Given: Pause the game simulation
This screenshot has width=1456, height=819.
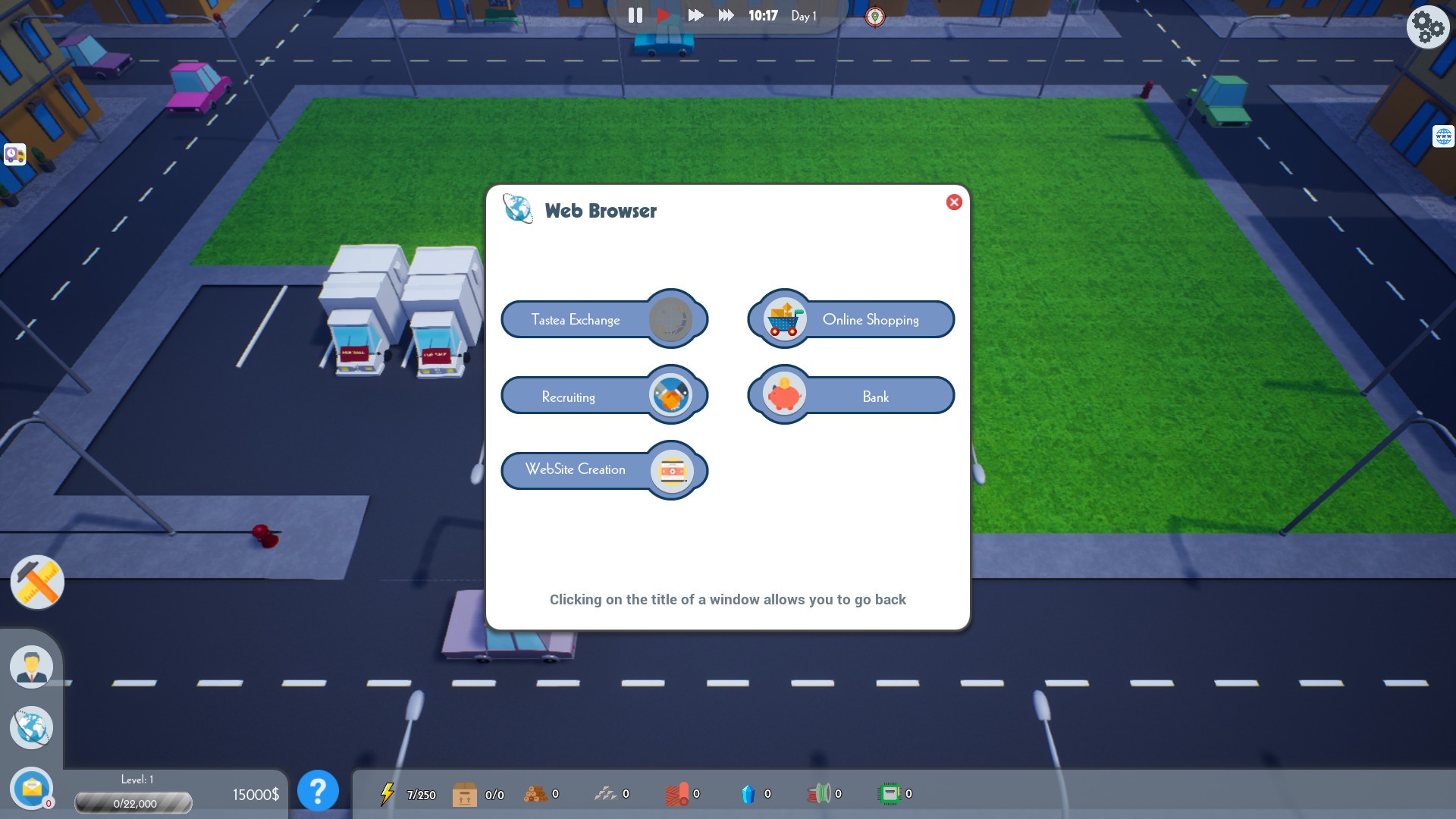Looking at the screenshot, I should 635,14.
